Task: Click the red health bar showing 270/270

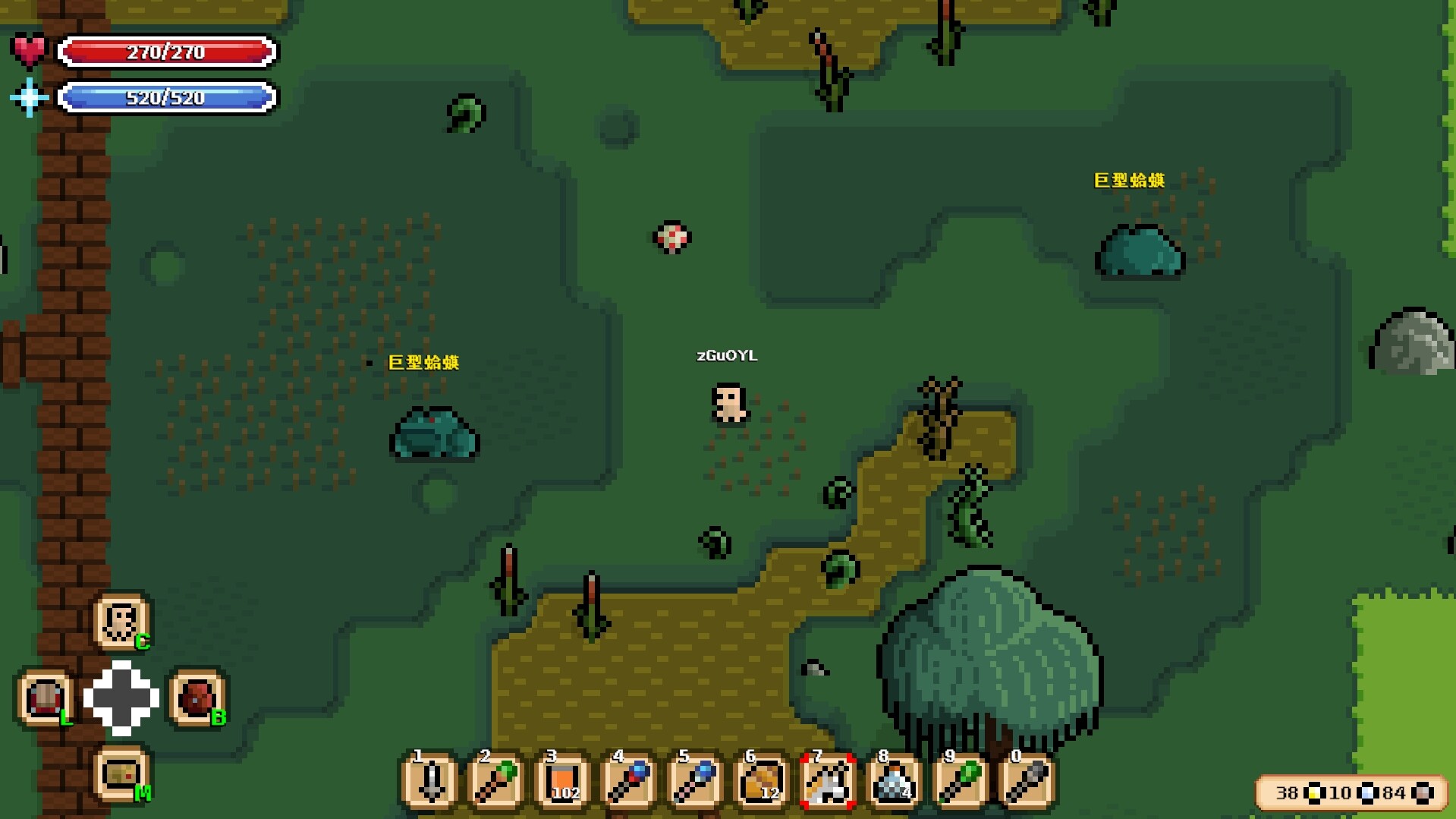Action: point(168,52)
